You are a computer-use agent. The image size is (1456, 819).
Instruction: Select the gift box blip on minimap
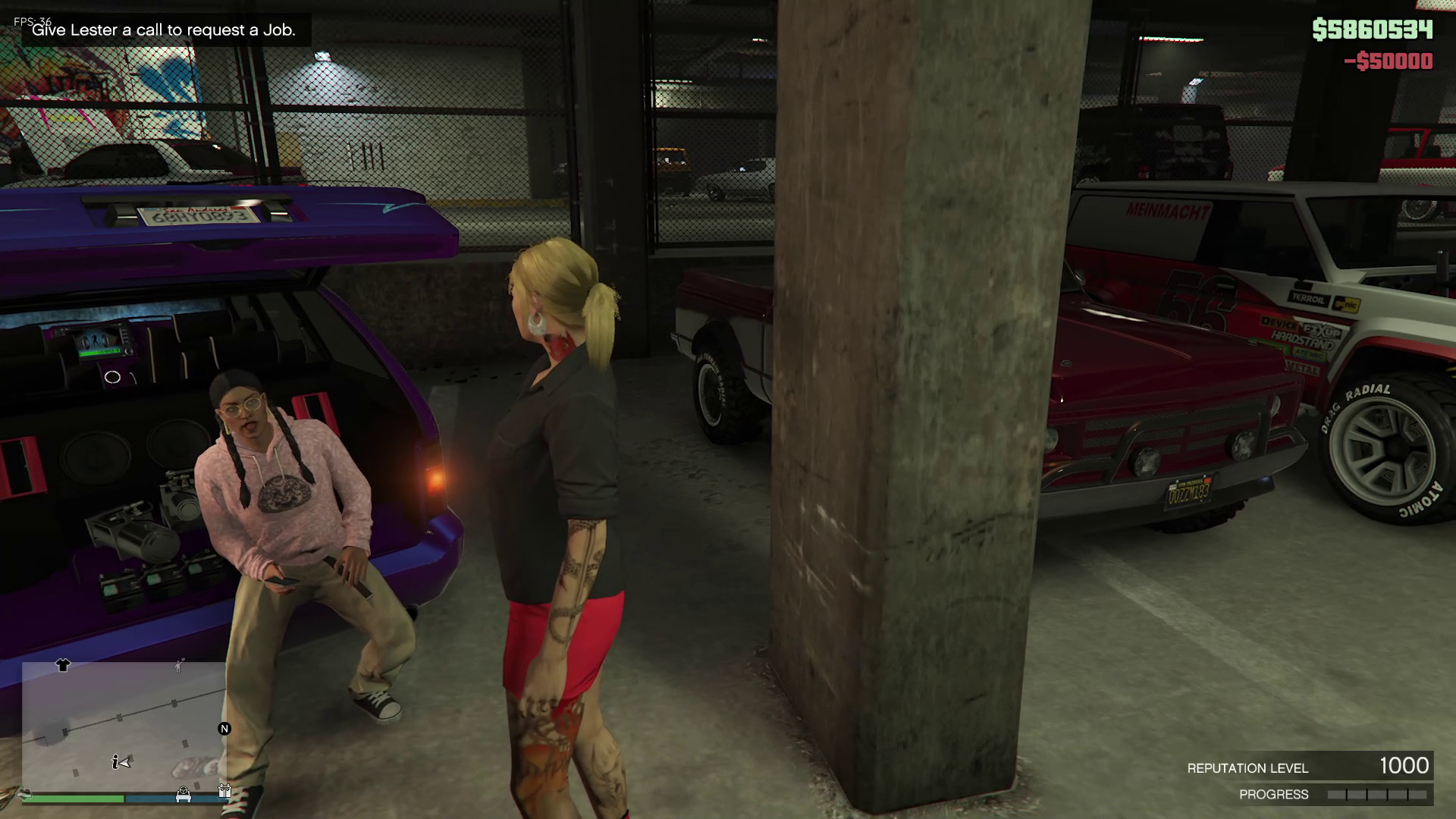pos(224,790)
